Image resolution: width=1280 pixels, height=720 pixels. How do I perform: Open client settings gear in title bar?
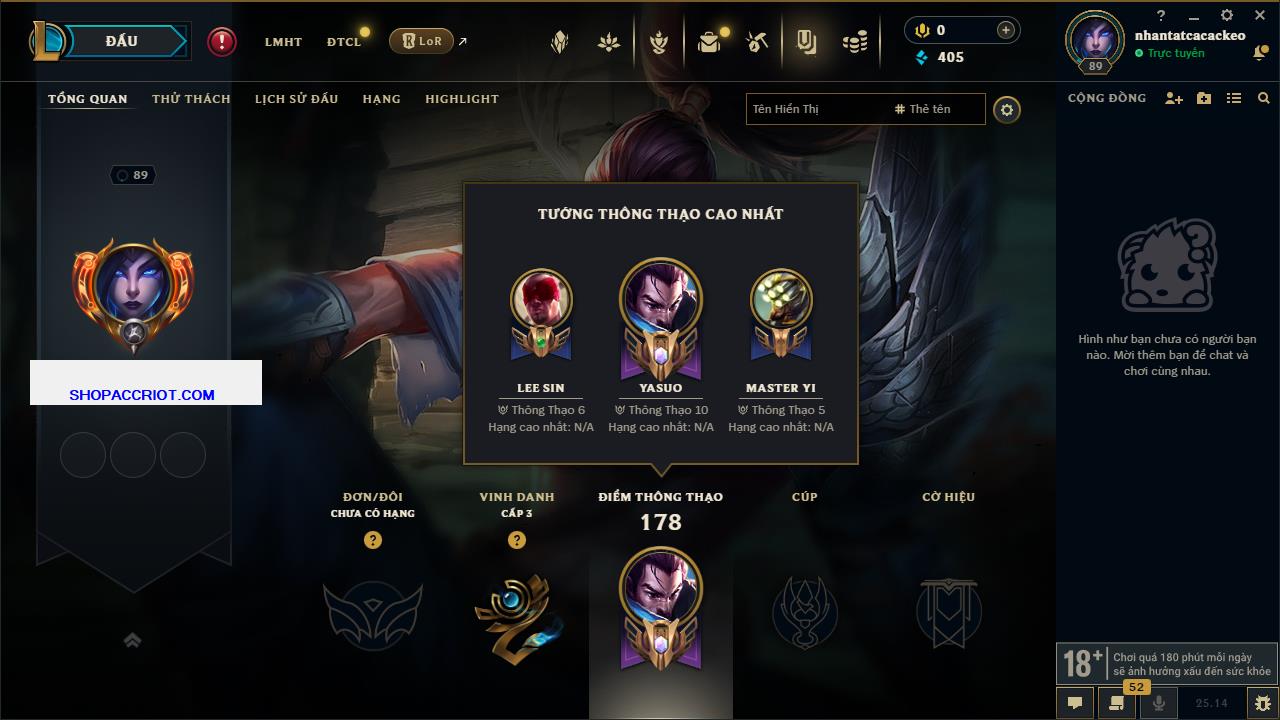1227,15
